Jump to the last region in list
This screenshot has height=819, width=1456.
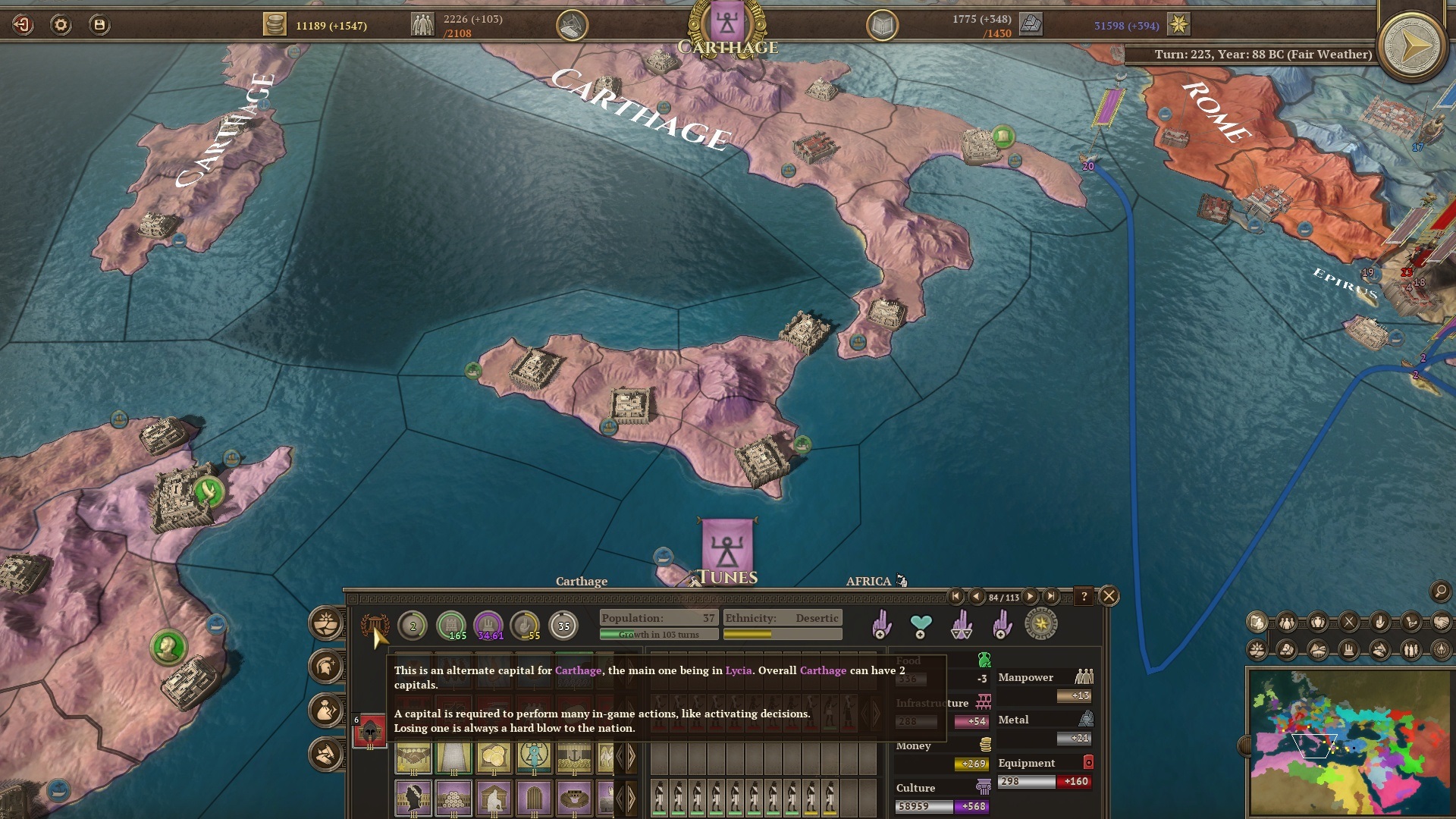click(x=1051, y=597)
